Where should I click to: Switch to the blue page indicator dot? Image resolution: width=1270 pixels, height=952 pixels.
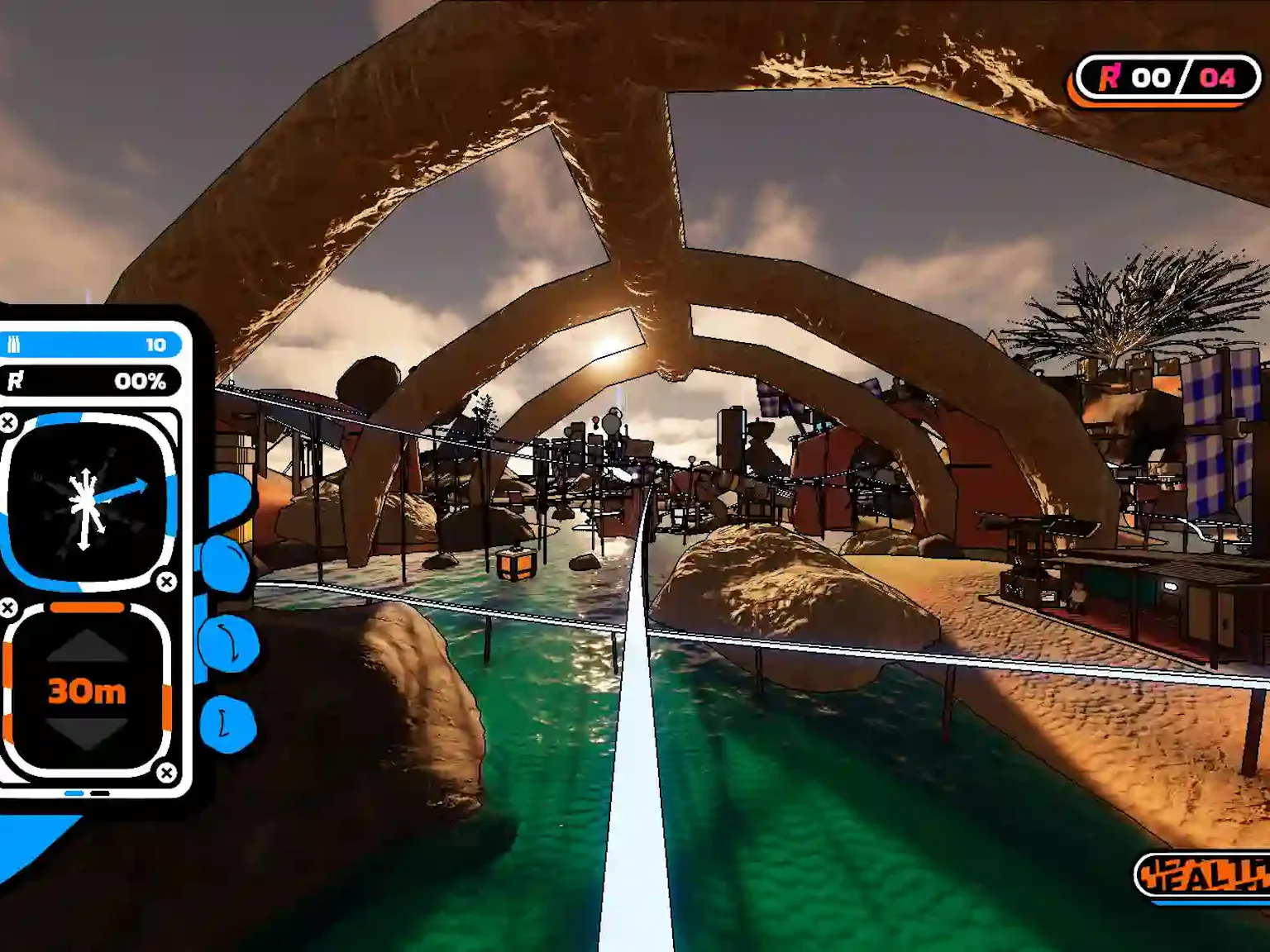(x=73, y=793)
